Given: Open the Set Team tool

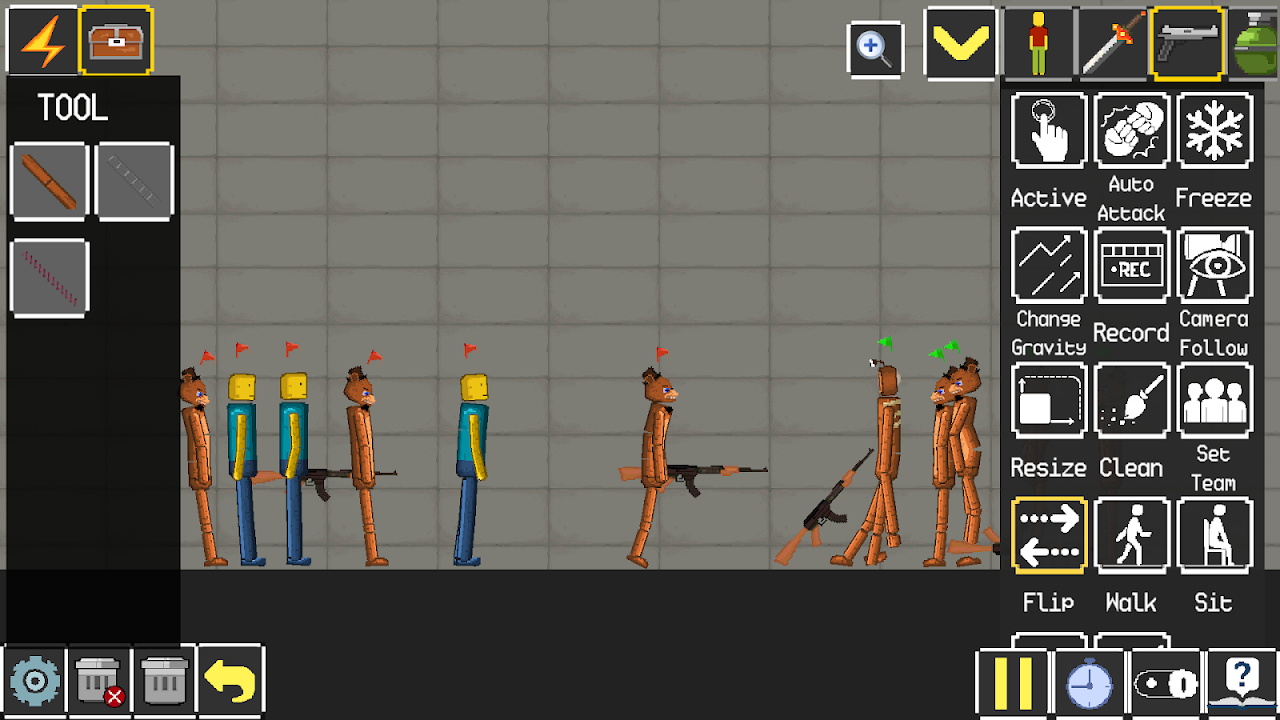Looking at the screenshot, I should click(x=1214, y=399).
